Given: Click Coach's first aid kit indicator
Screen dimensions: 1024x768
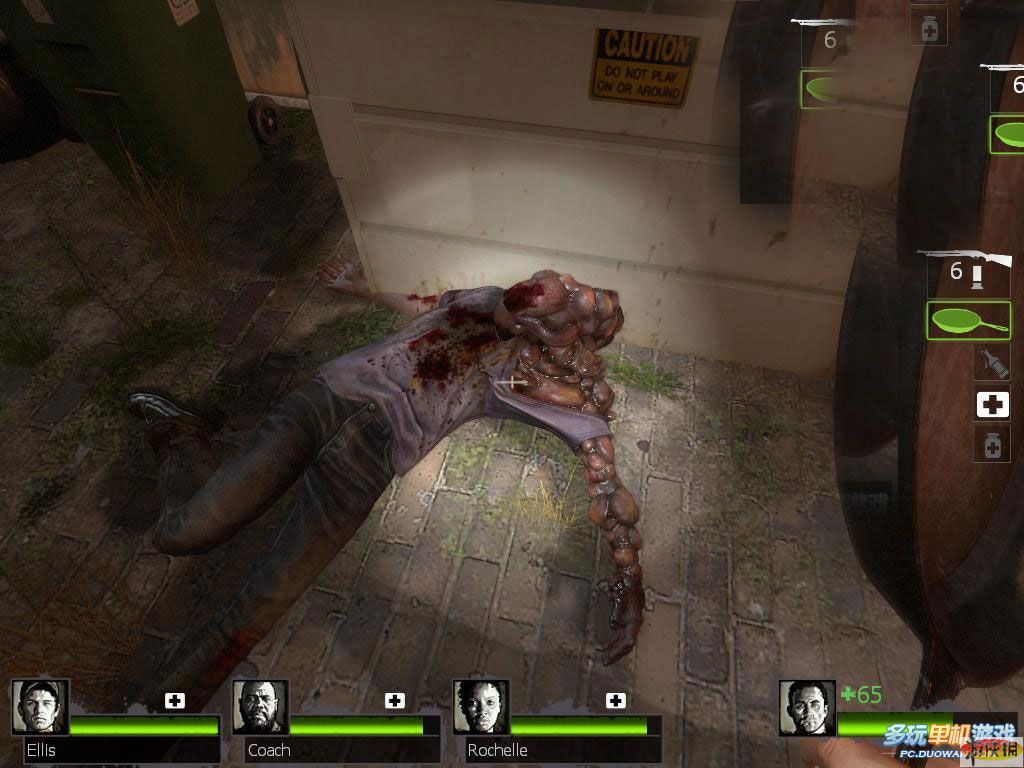Looking at the screenshot, I should click(395, 700).
